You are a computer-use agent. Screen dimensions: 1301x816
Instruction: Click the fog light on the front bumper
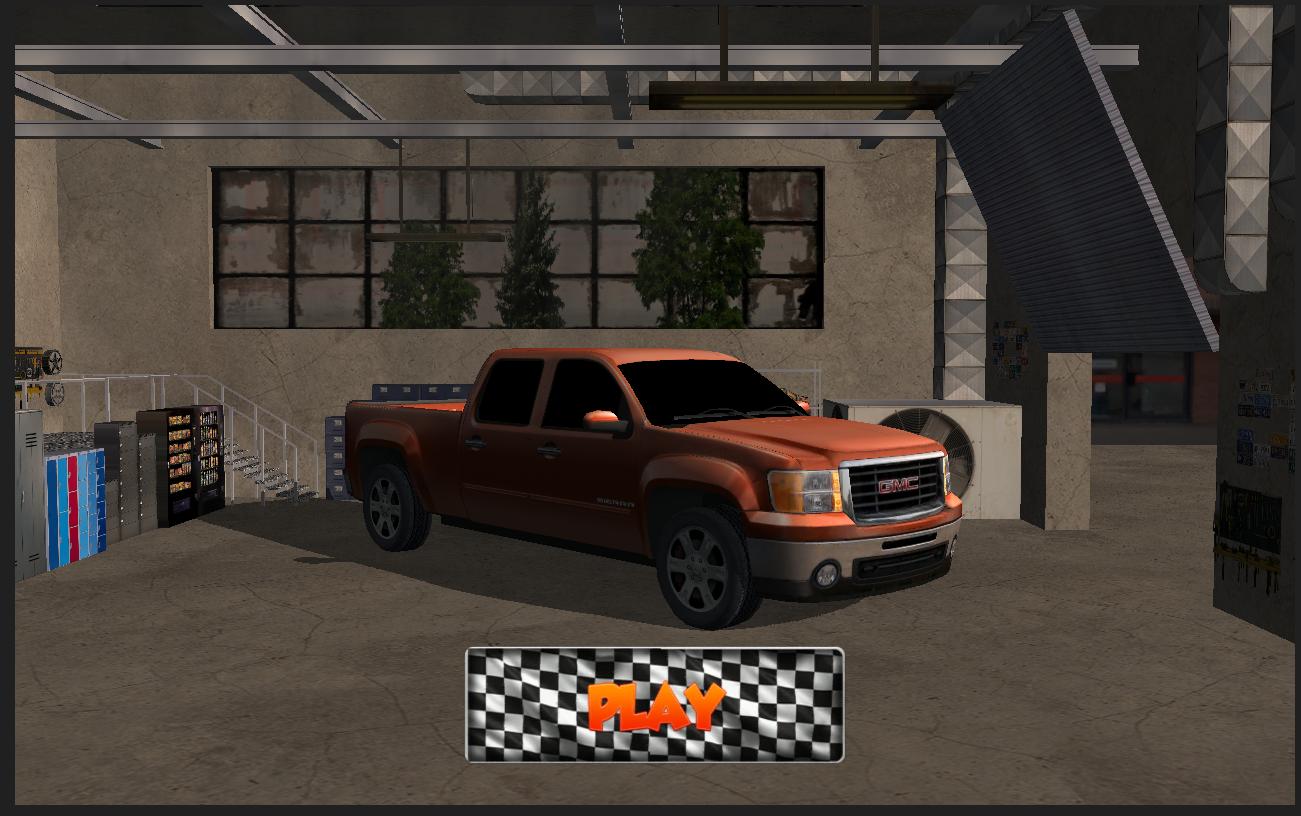click(827, 574)
